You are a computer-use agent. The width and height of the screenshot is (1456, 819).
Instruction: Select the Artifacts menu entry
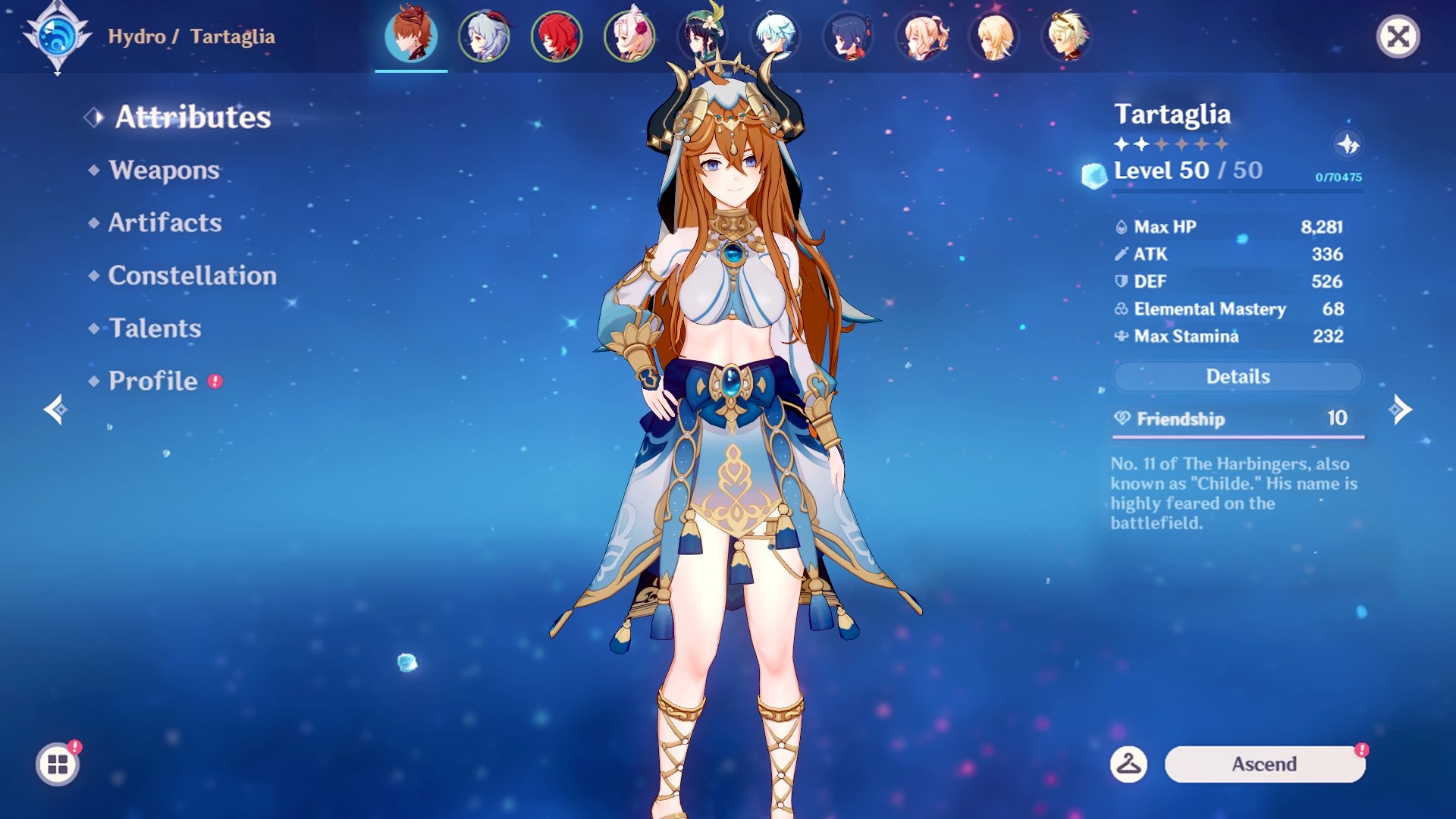(x=165, y=223)
